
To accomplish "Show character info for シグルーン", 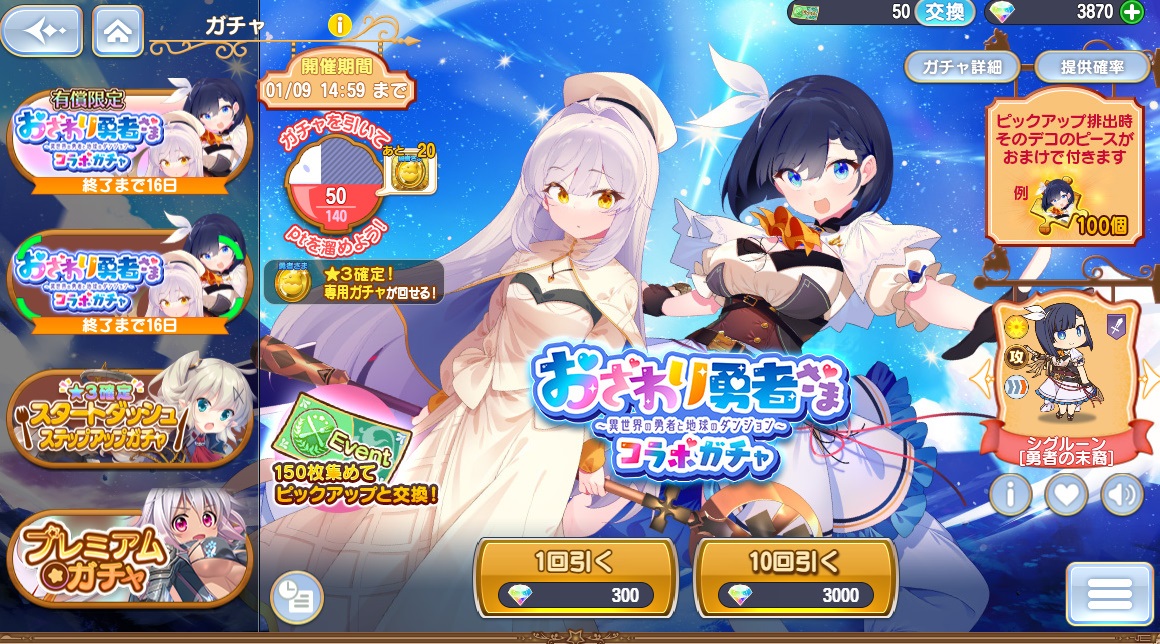I will tap(1010, 494).
